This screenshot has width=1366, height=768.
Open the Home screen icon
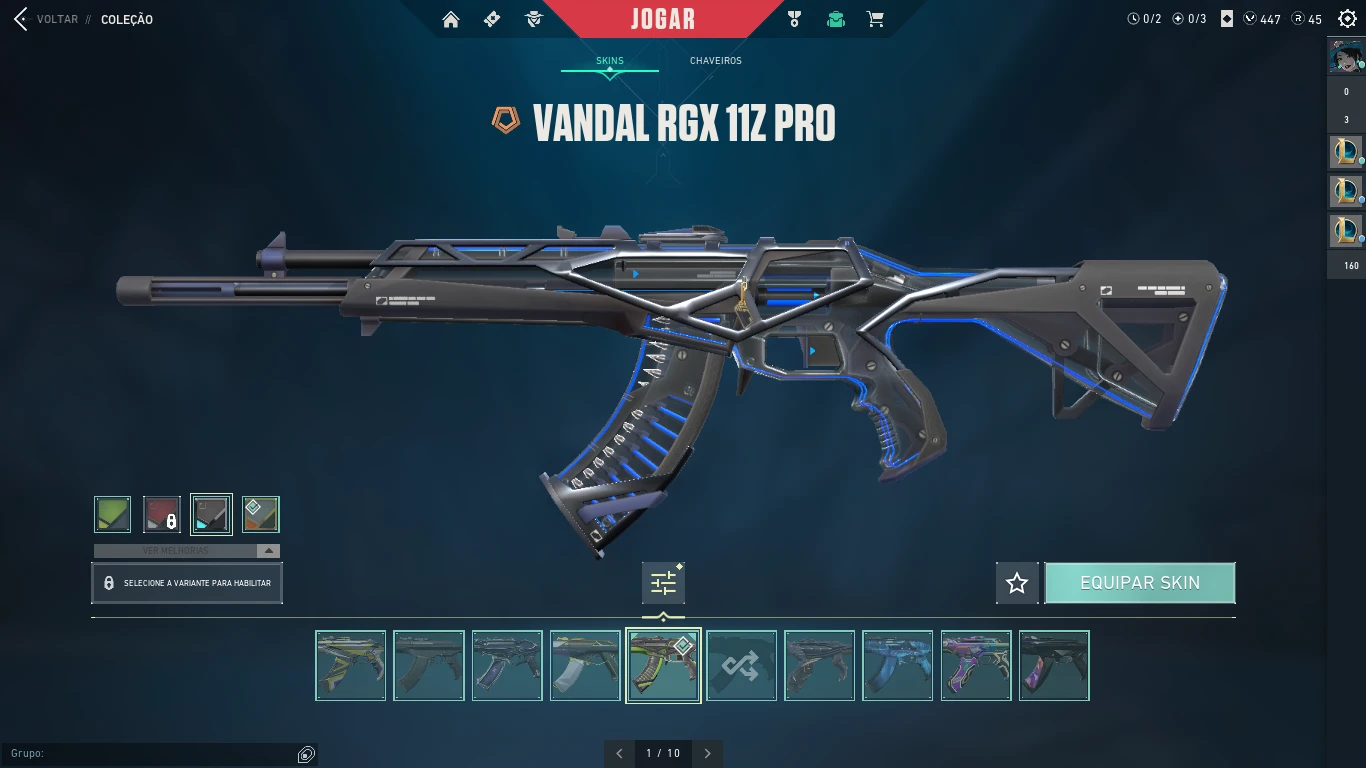coord(451,18)
